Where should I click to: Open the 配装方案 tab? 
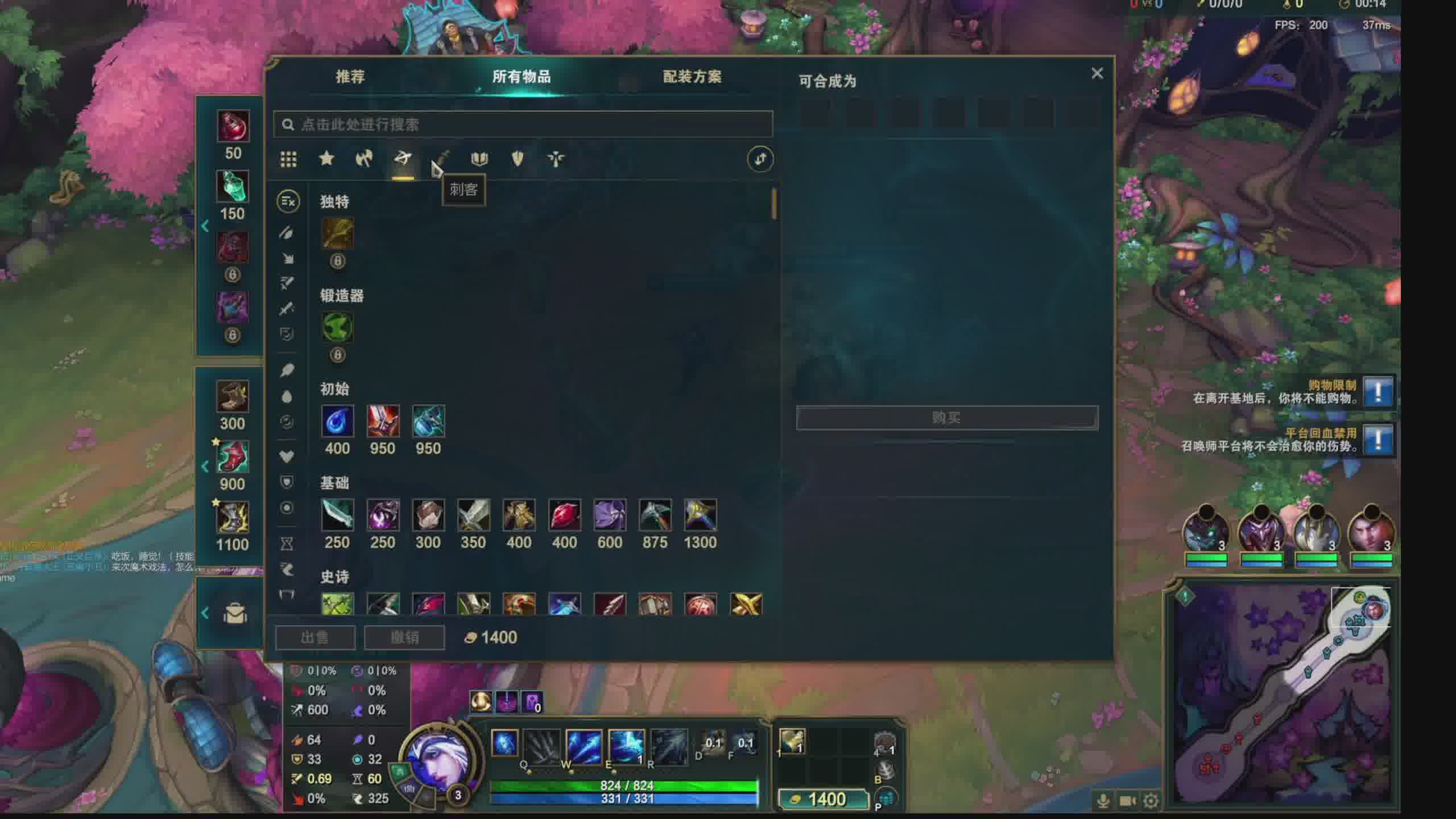point(692,77)
